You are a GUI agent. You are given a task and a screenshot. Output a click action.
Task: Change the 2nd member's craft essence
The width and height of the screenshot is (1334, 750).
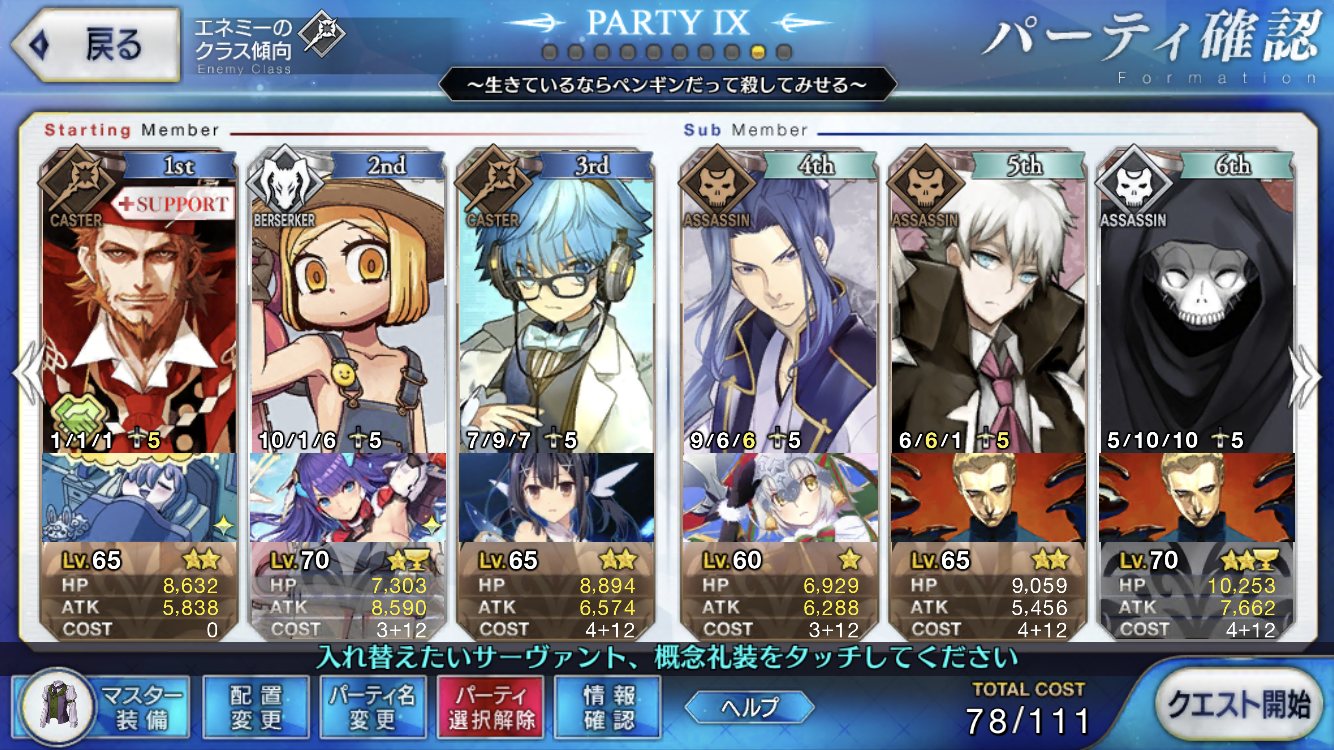(348, 497)
